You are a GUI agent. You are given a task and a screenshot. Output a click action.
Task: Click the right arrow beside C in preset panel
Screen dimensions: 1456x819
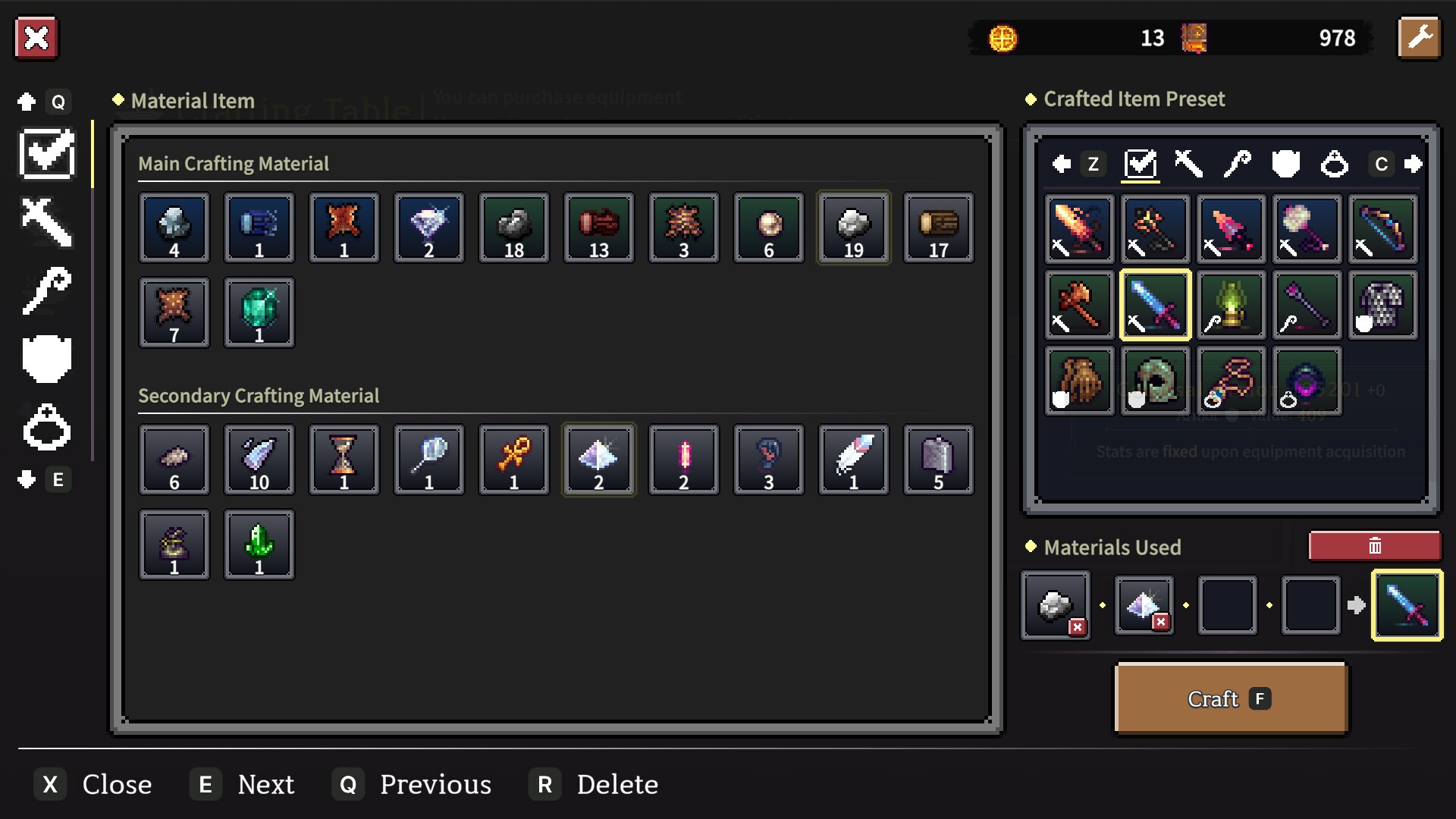tap(1414, 165)
